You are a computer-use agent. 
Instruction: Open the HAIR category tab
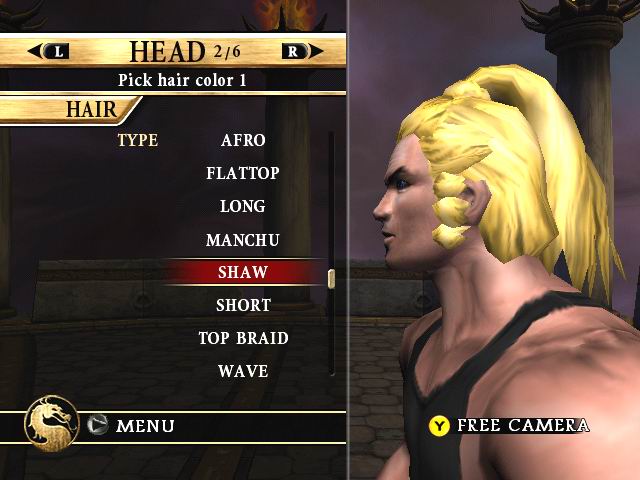click(91, 108)
